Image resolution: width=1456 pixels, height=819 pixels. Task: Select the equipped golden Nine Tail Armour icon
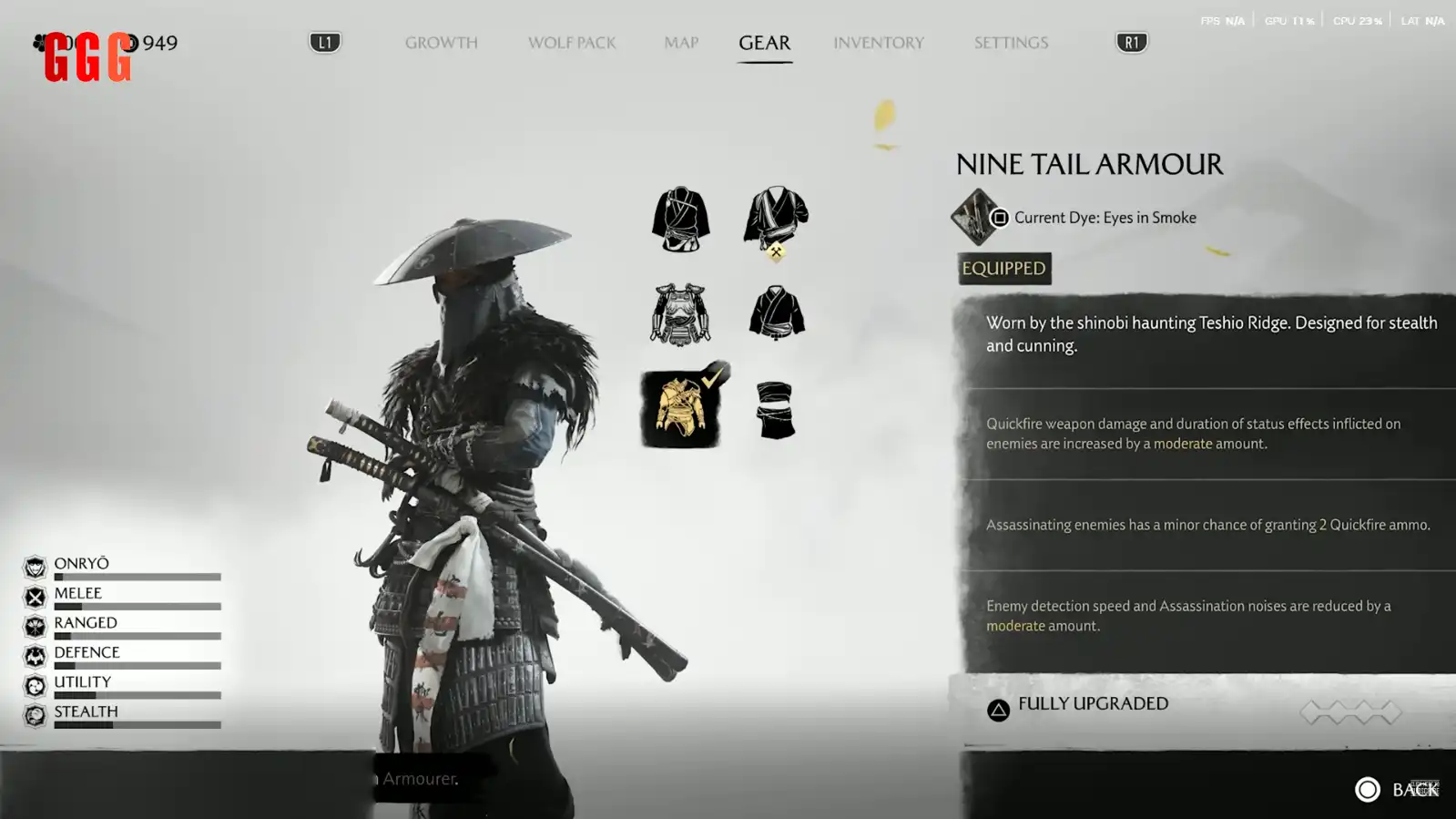pos(680,409)
